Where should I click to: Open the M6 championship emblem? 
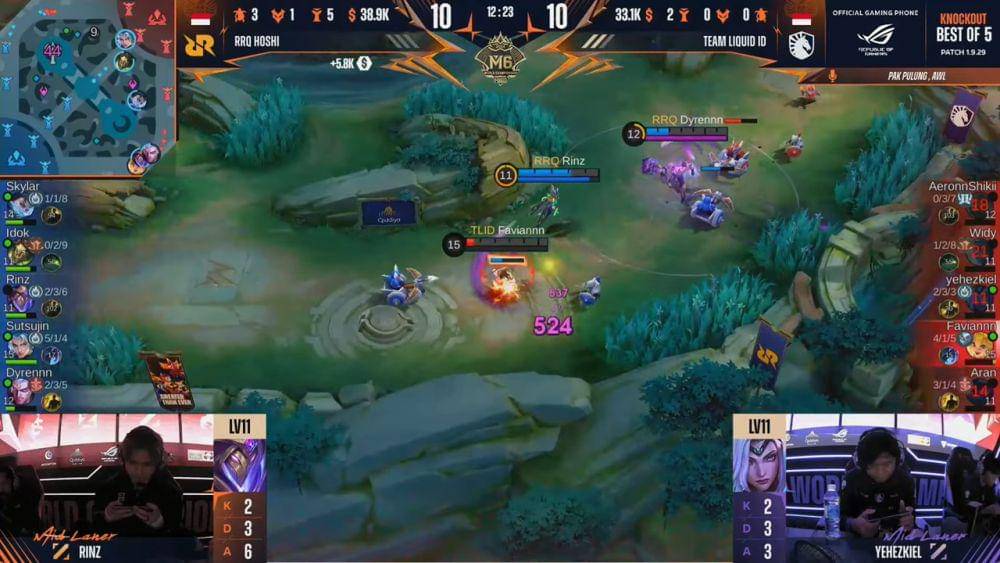click(500, 57)
